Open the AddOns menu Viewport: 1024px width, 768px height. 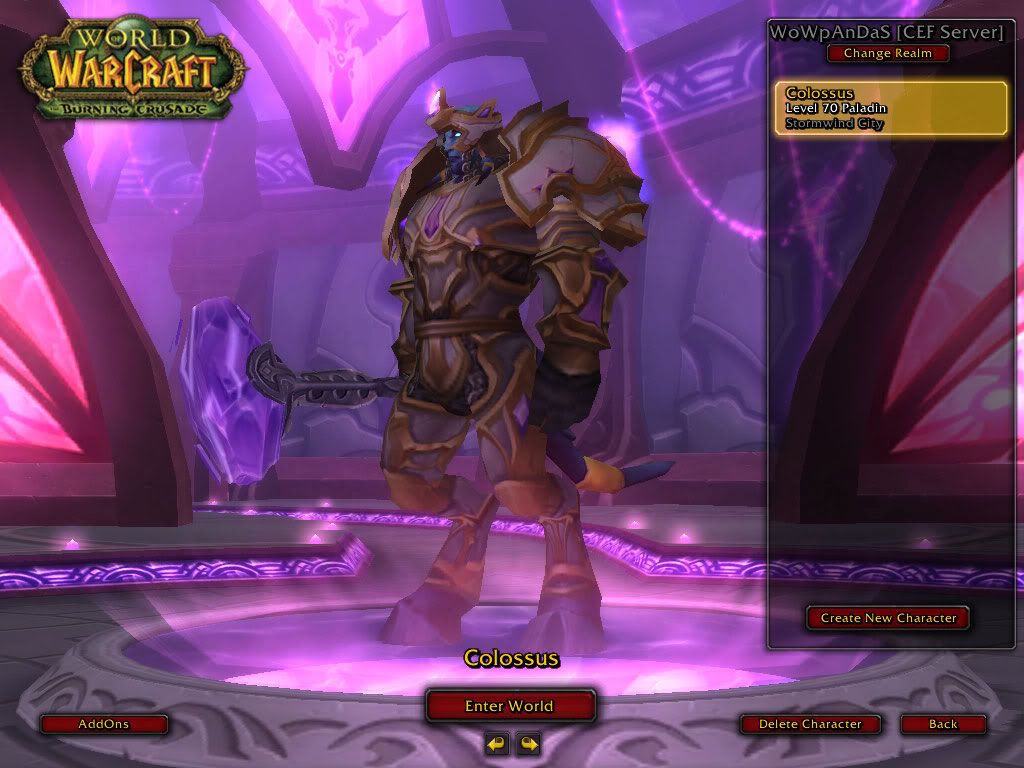coord(104,724)
